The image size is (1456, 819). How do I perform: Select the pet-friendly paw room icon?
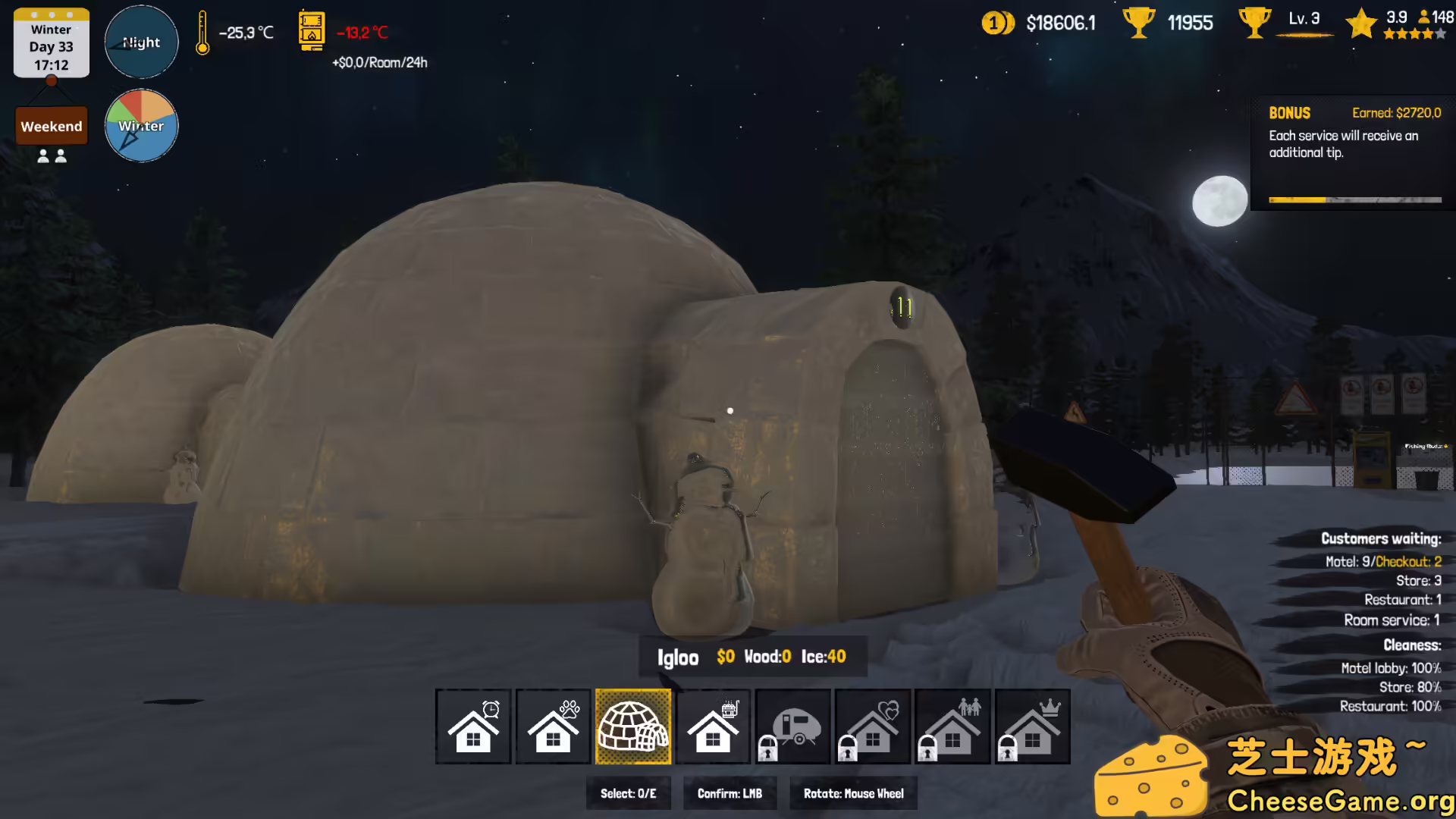coord(553,726)
